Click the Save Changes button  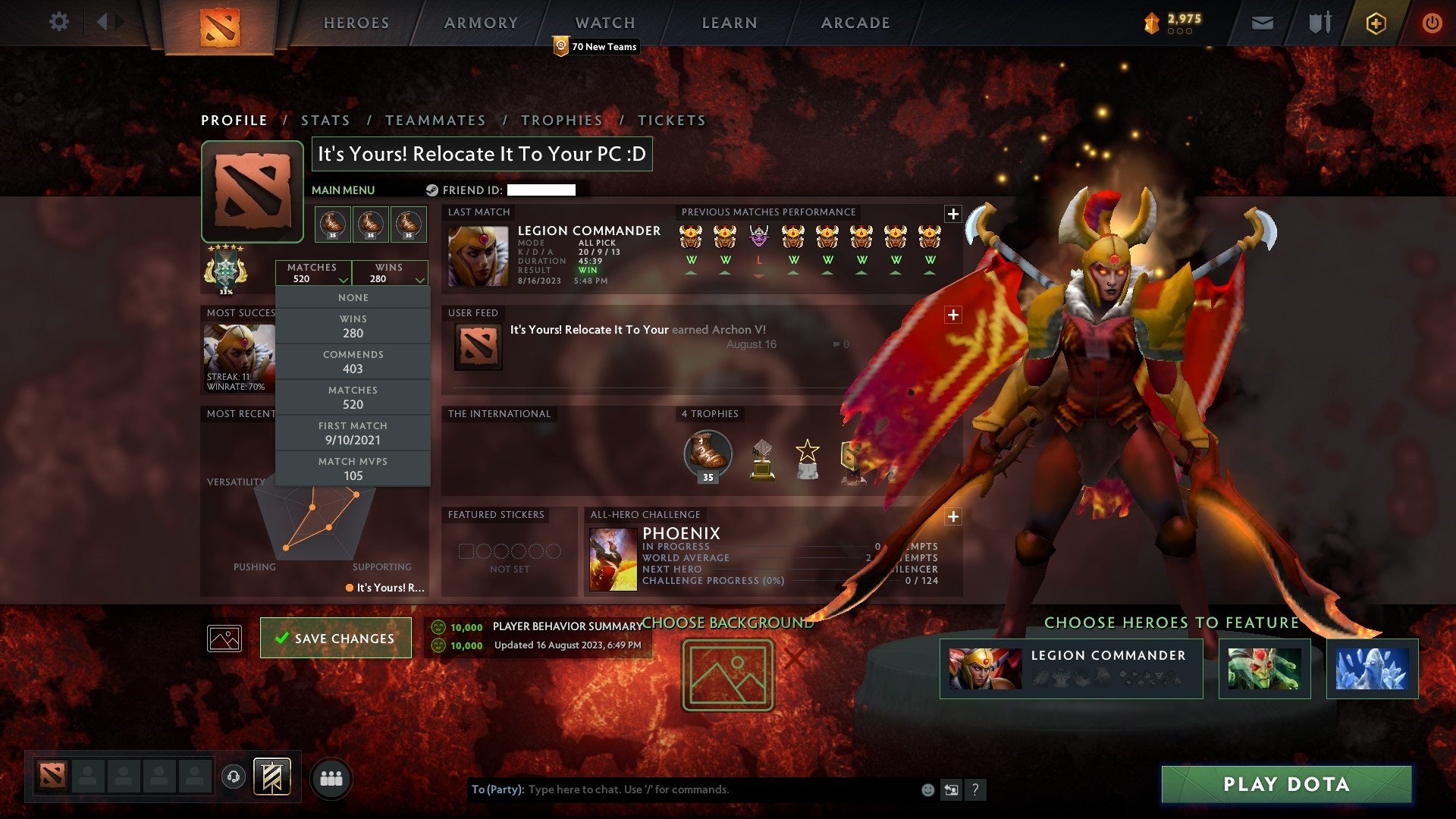pyautogui.click(x=335, y=638)
